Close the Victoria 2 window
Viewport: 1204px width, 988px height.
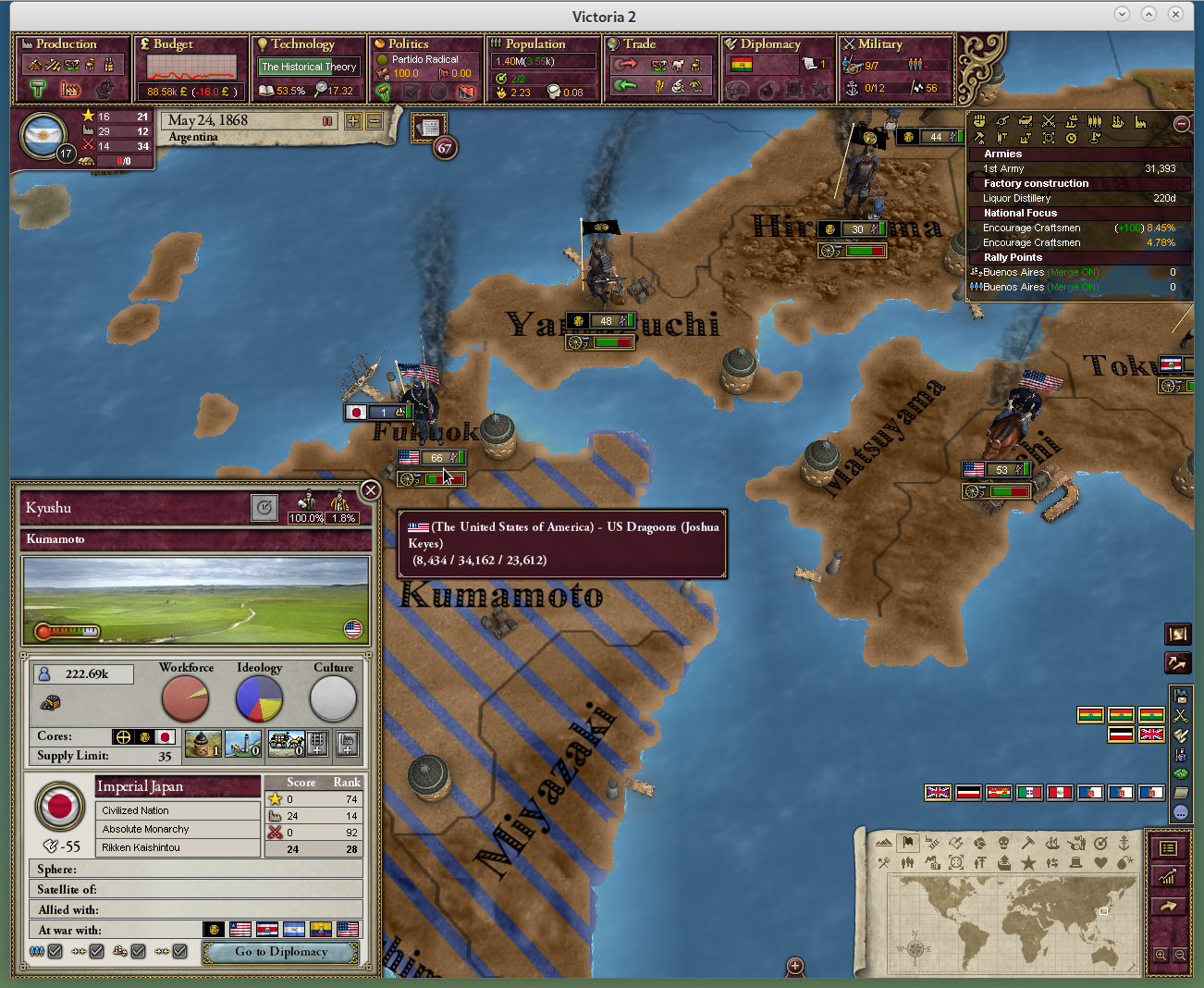coord(1175,14)
